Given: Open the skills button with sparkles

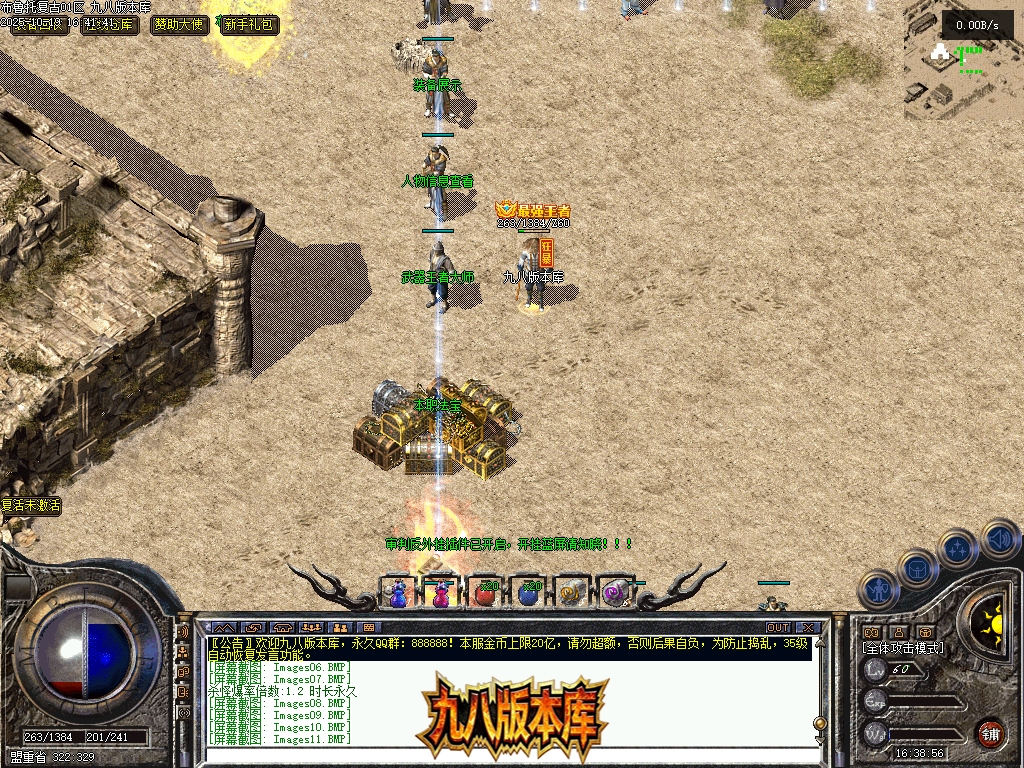Looking at the screenshot, I should pyautogui.click(x=958, y=548).
